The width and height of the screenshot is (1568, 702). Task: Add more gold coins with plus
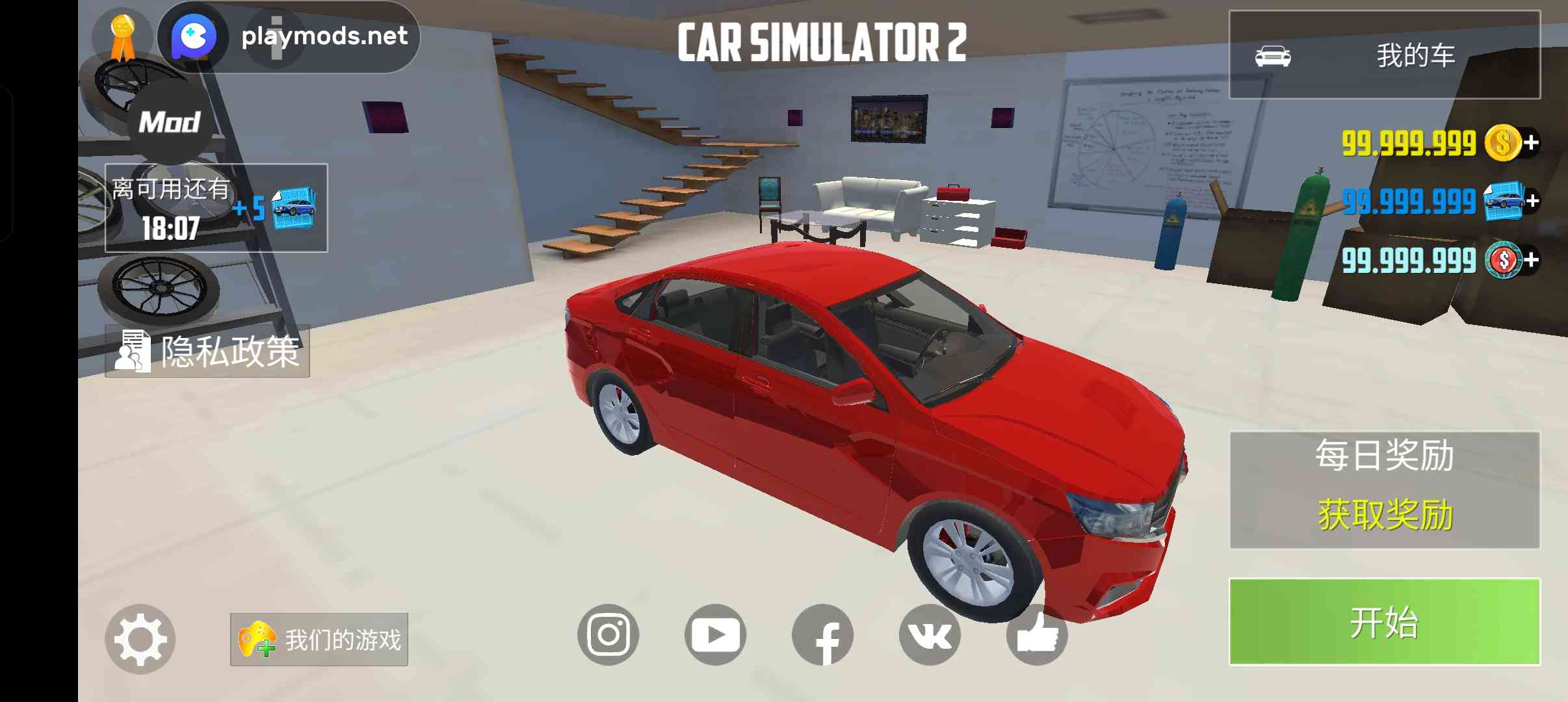click(1532, 142)
